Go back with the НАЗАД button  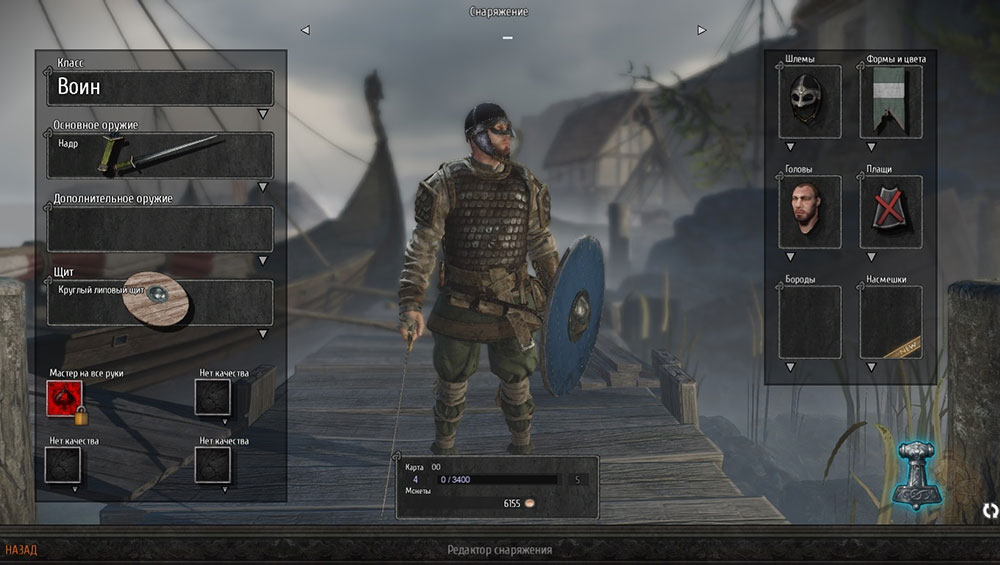[x=21, y=550]
